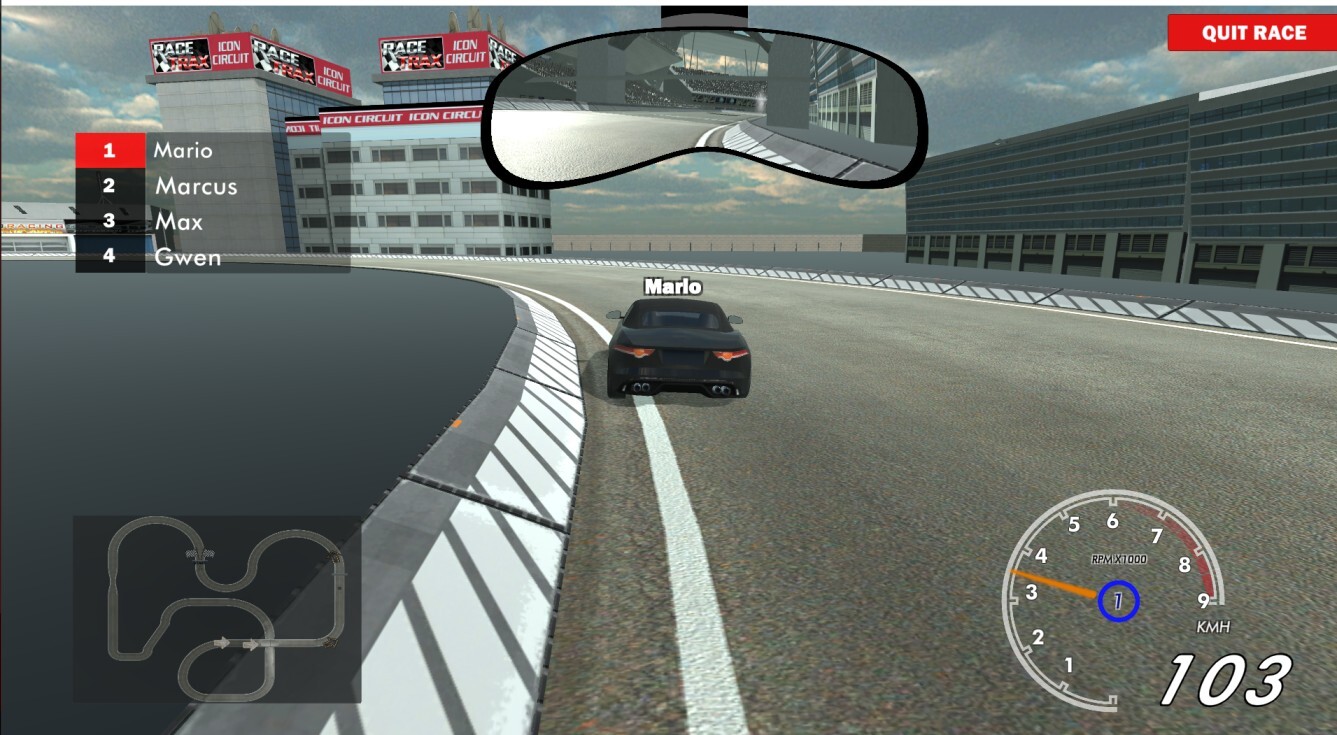The width and height of the screenshot is (1337, 735).
Task: Click the right direction arrow on the minimap
Action: tap(252, 643)
